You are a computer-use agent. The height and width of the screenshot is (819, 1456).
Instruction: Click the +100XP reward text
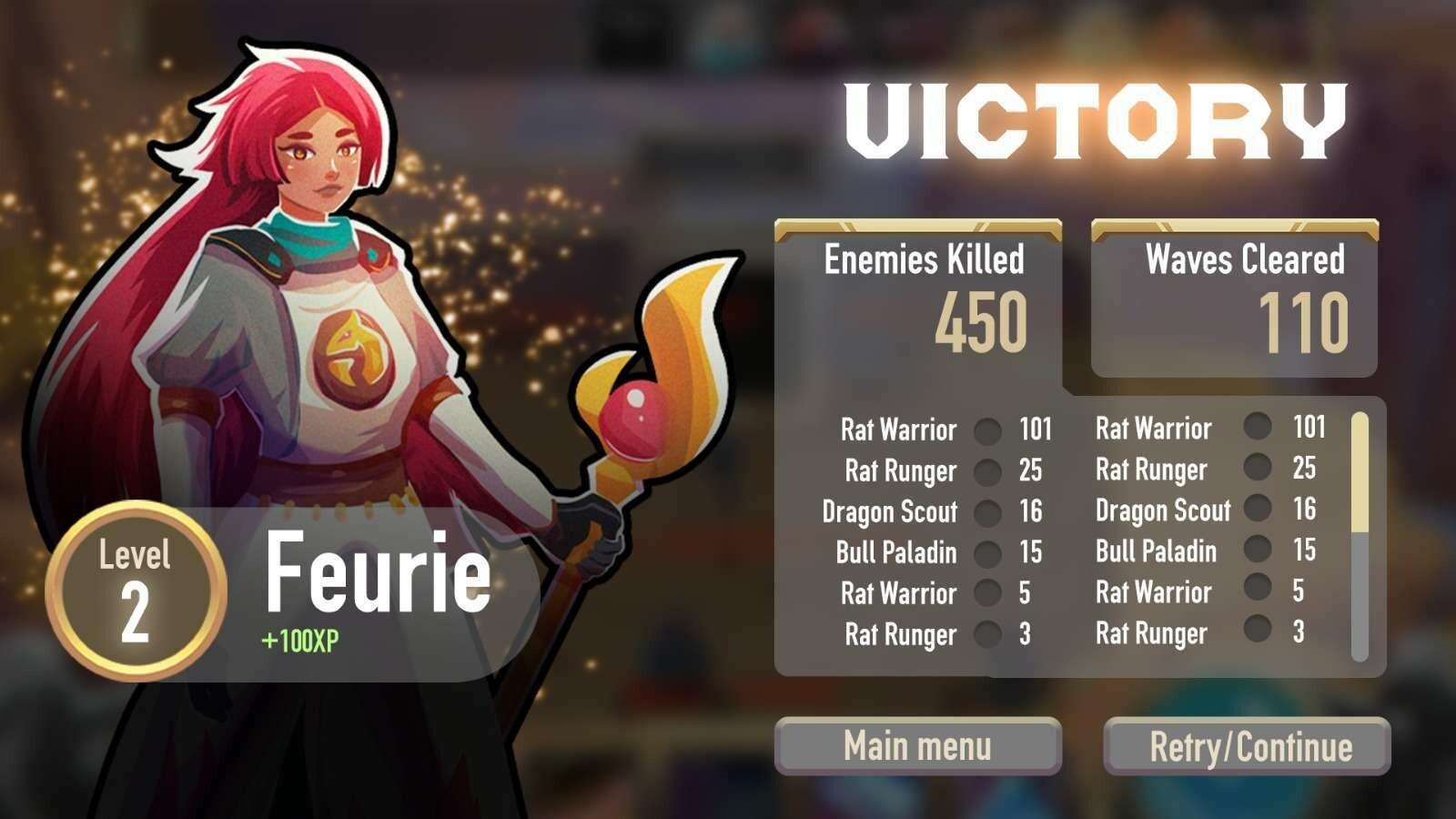(298, 639)
